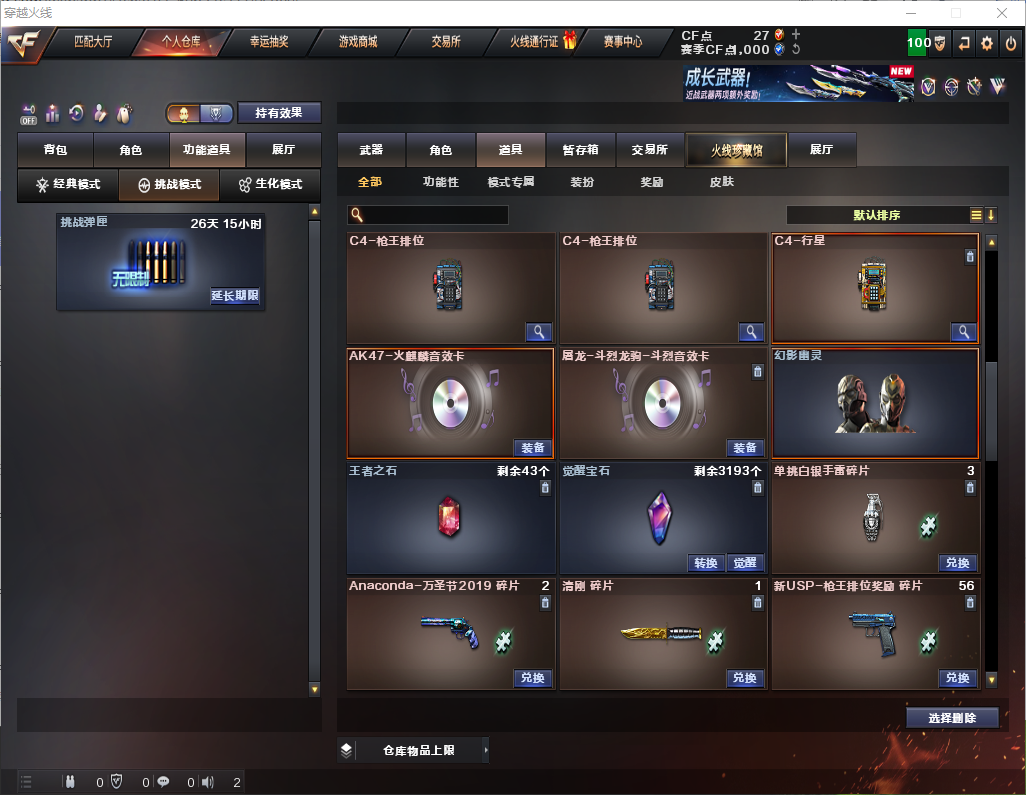This screenshot has height=795, width=1026.
Task: Select the 生化模式 biohazard mode tab
Action: [x=270, y=185]
